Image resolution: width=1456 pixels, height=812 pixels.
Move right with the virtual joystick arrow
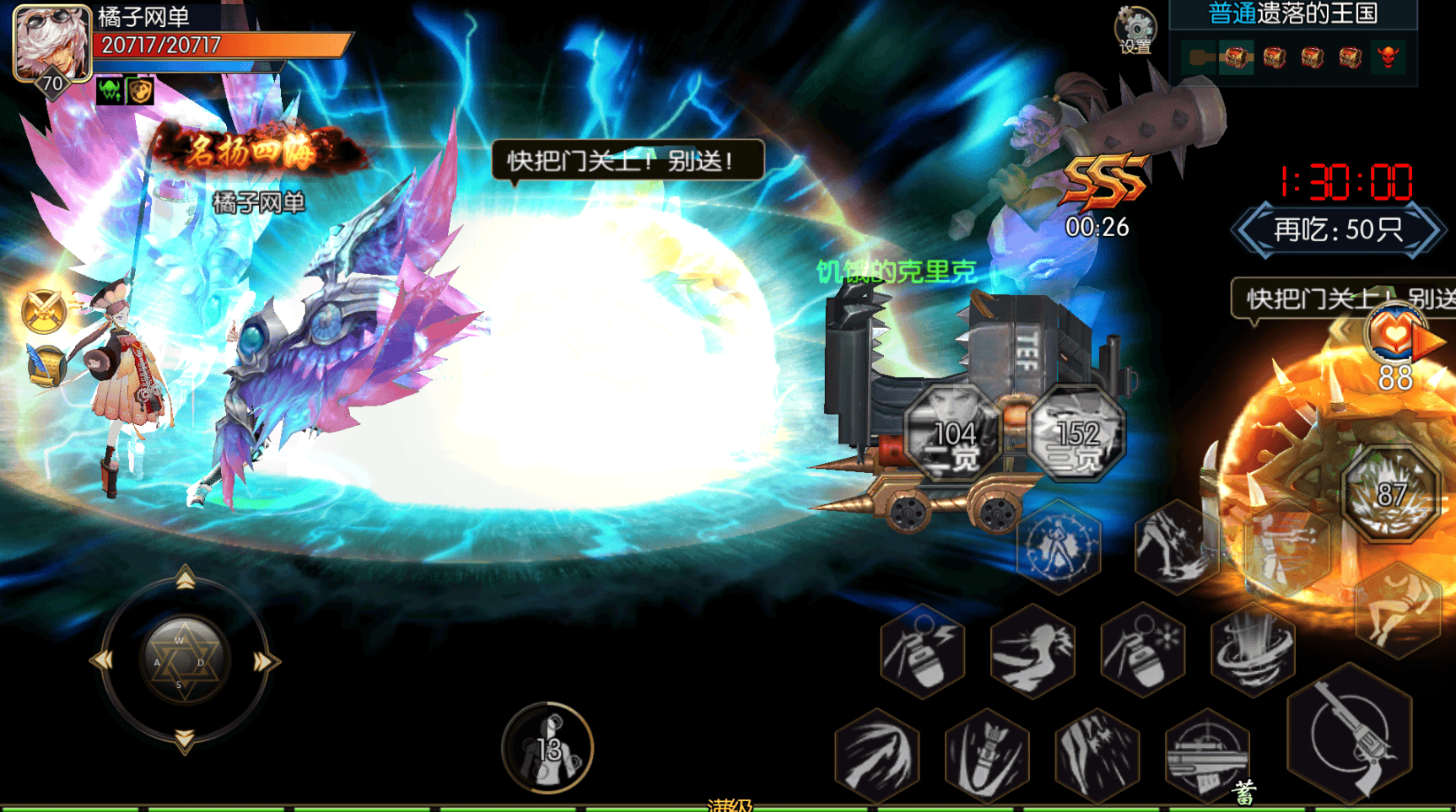pos(264,662)
